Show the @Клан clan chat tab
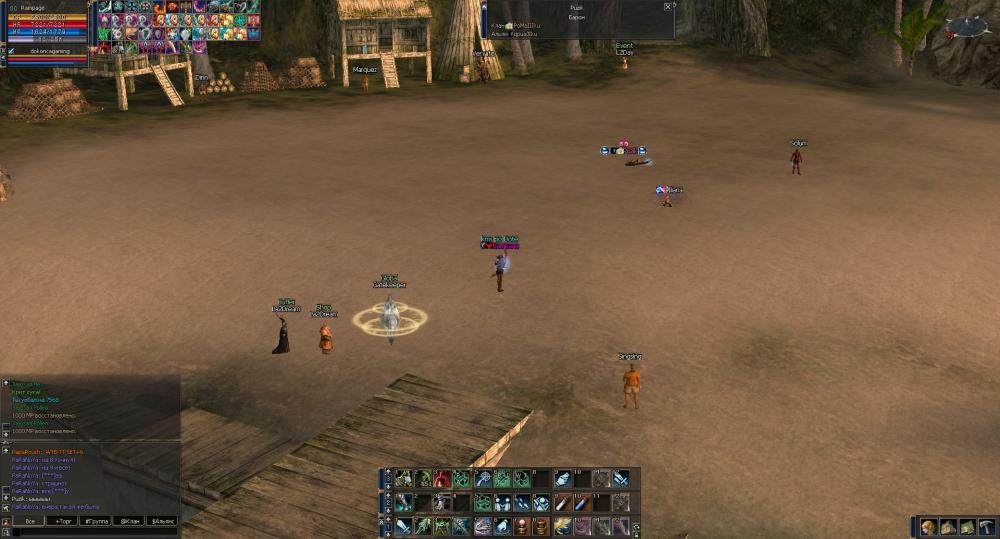The image size is (1000, 539). [129, 521]
